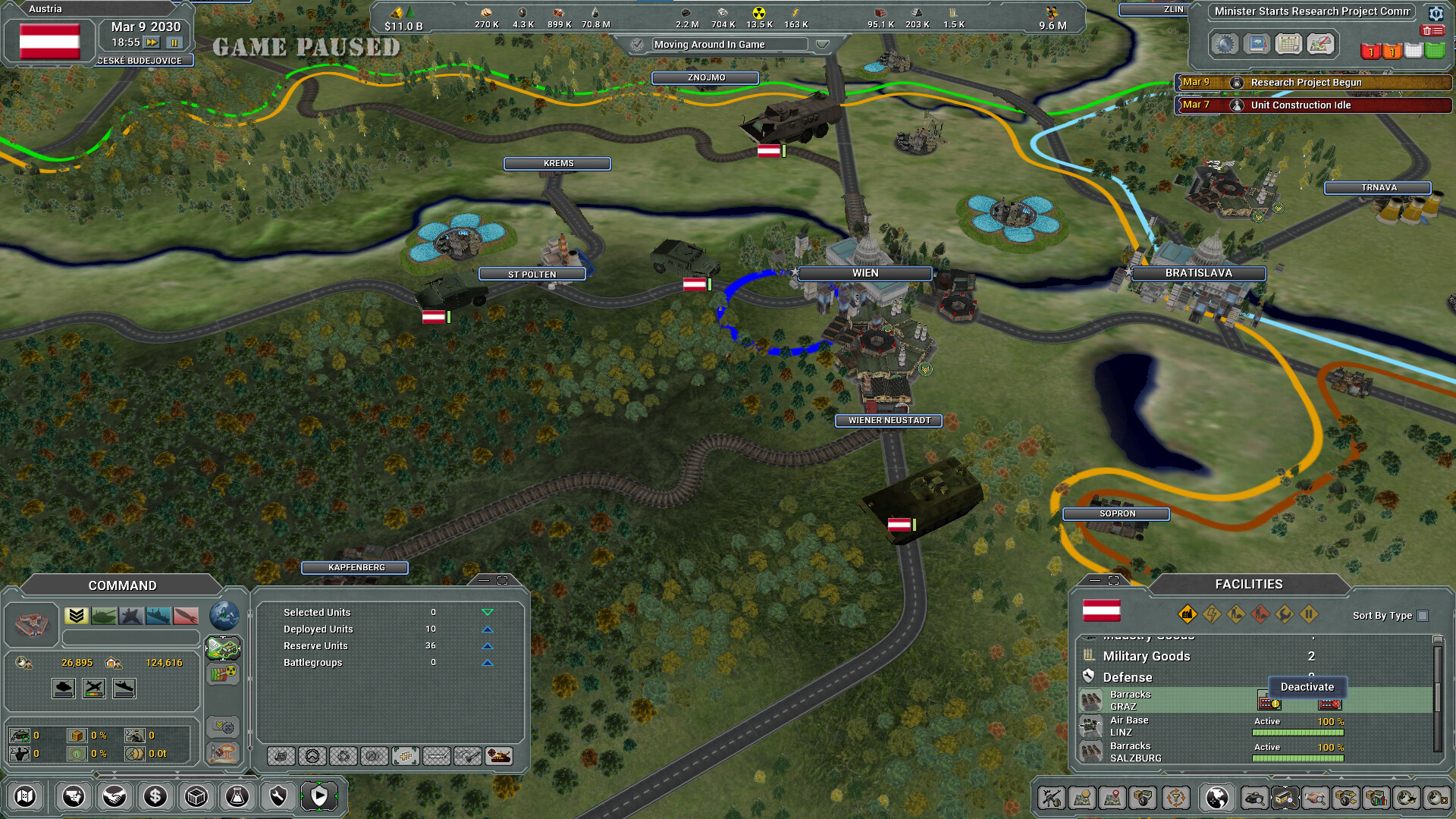The width and height of the screenshot is (1456, 819).
Task: Click the pause button next to game time
Action: coord(174,42)
